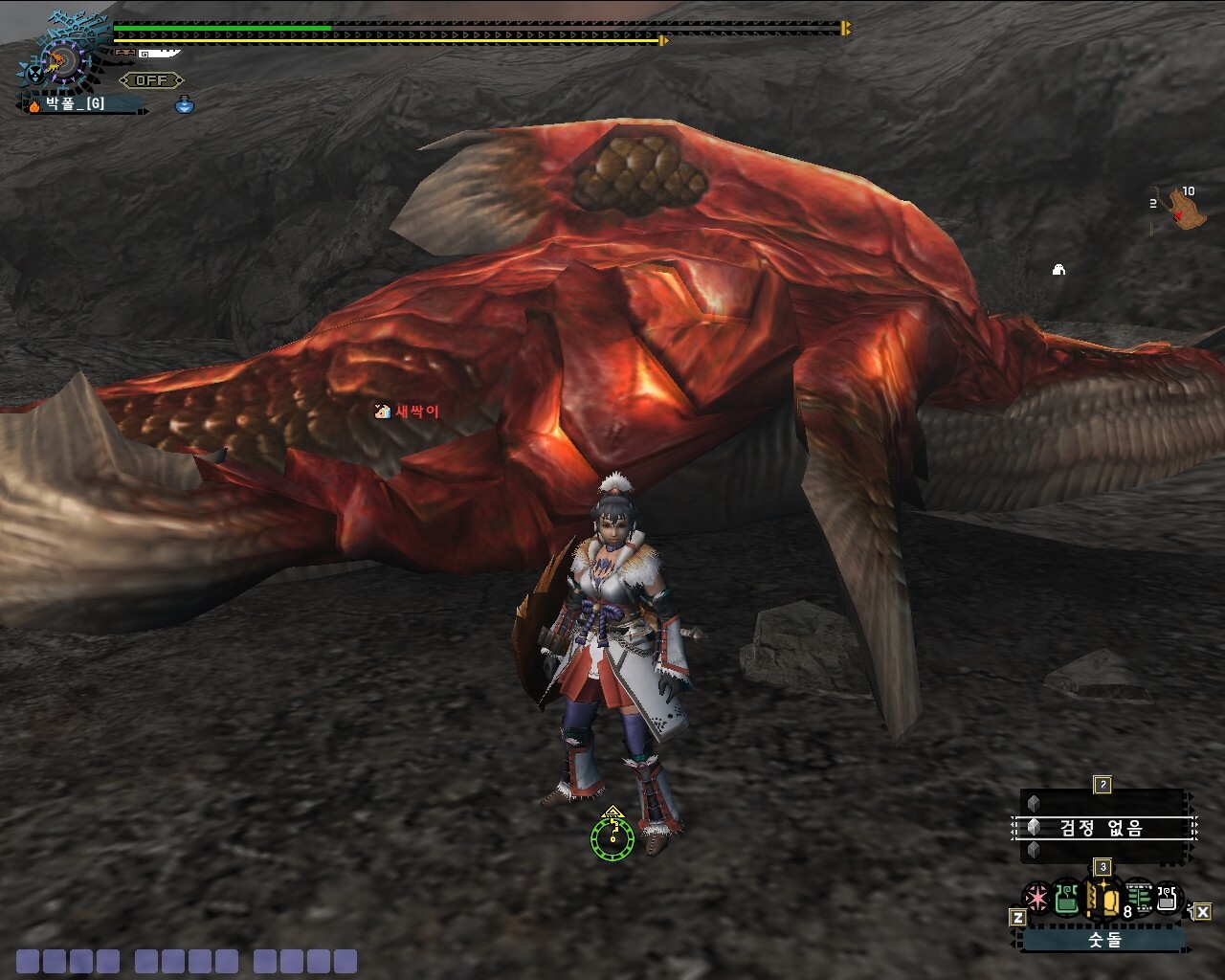Toggle the OFF indicator under the health bar
1225x980 pixels.
pyautogui.click(x=151, y=80)
